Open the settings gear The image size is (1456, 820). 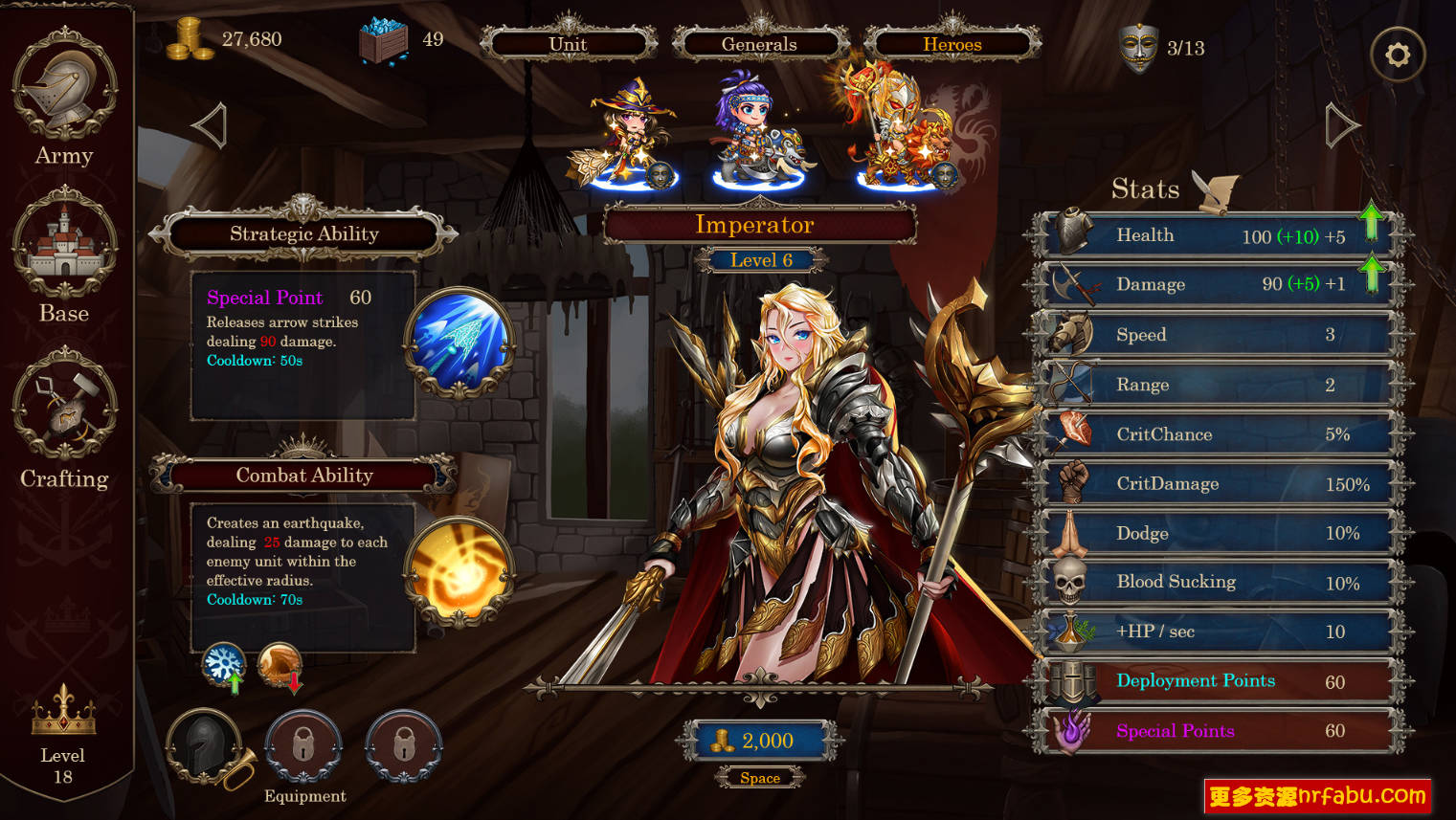pyautogui.click(x=1398, y=55)
